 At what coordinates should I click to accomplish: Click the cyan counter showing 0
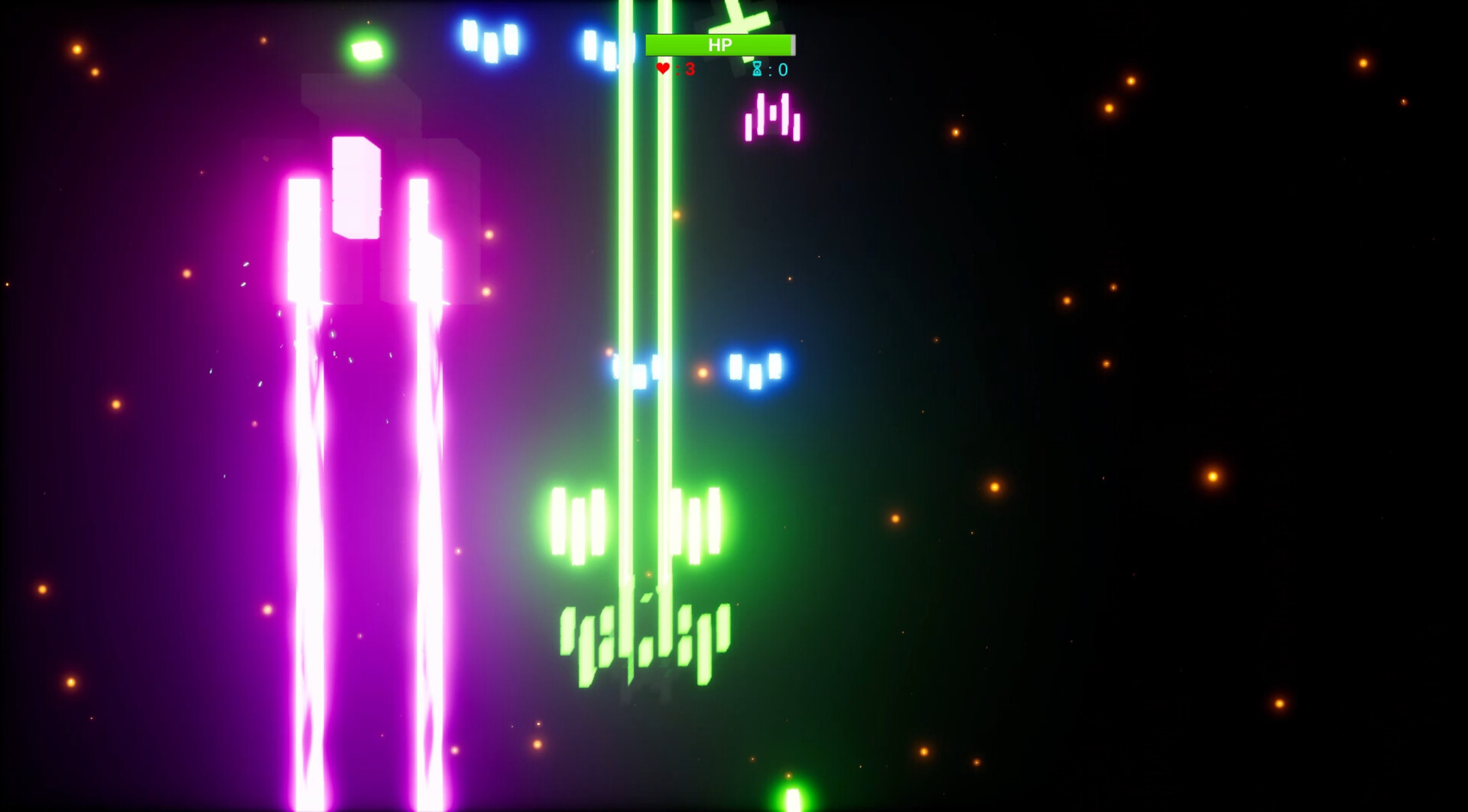pyautogui.click(x=781, y=69)
